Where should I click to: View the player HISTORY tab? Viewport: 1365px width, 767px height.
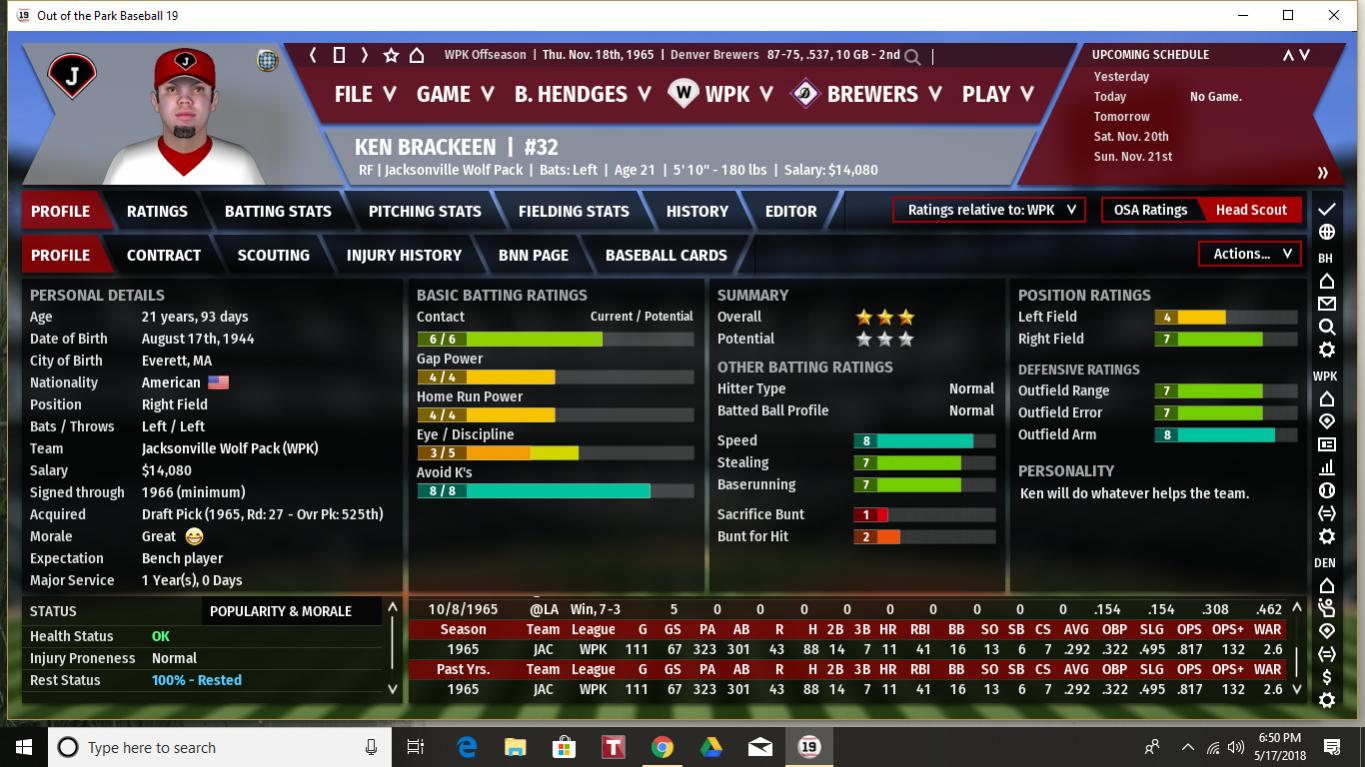[x=697, y=211]
